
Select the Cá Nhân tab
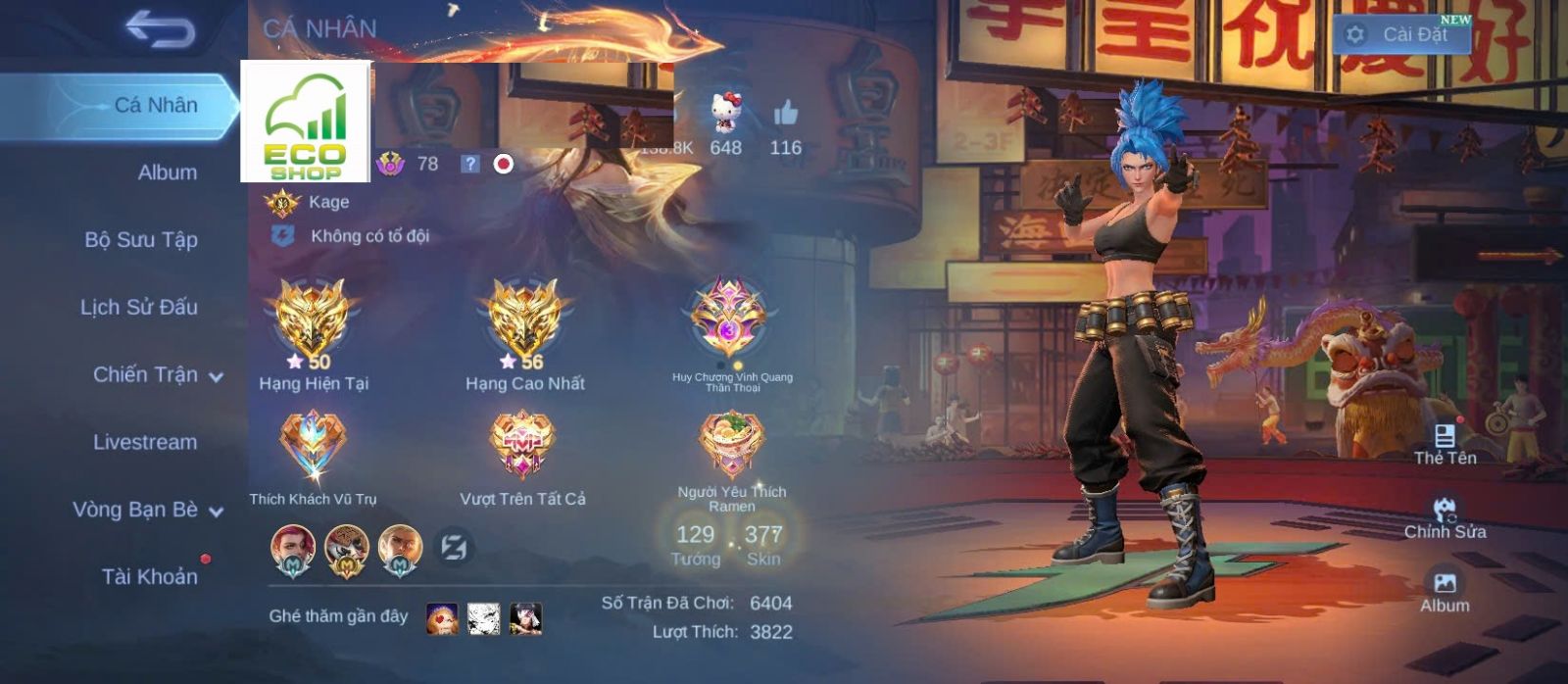click(x=155, y=105)
